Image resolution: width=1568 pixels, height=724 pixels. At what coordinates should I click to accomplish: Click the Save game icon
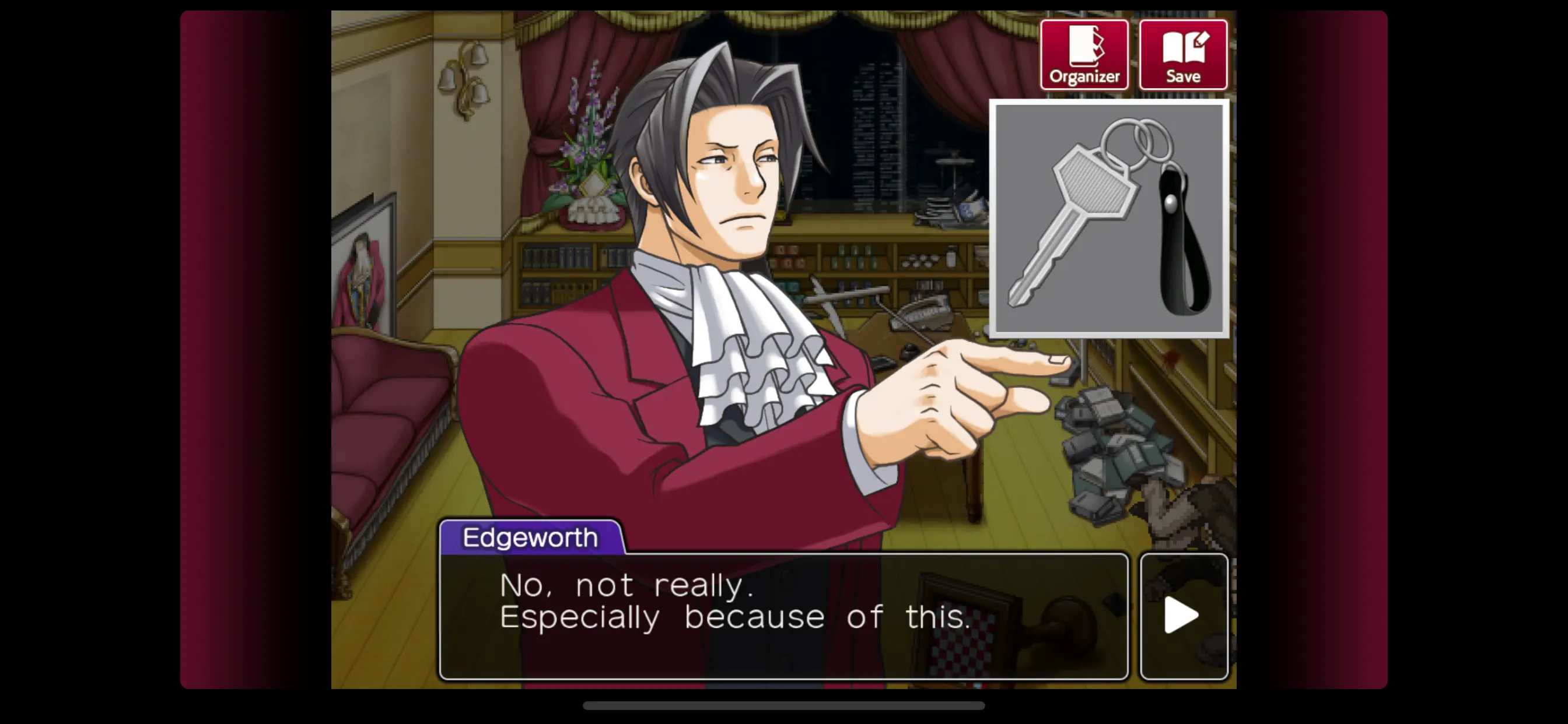[x=1184, y=54]
